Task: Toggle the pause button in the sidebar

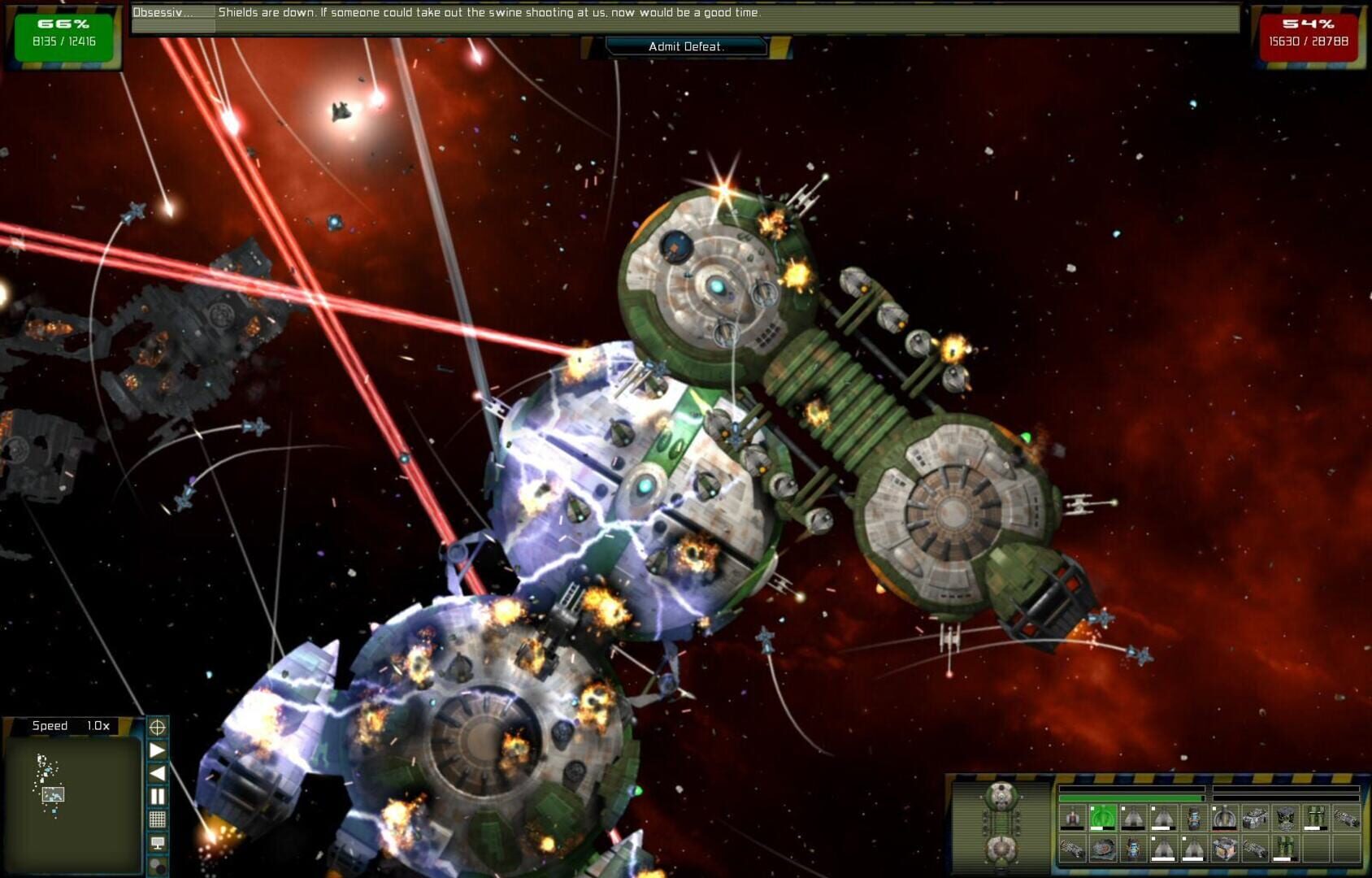Action: pos(158,796)
